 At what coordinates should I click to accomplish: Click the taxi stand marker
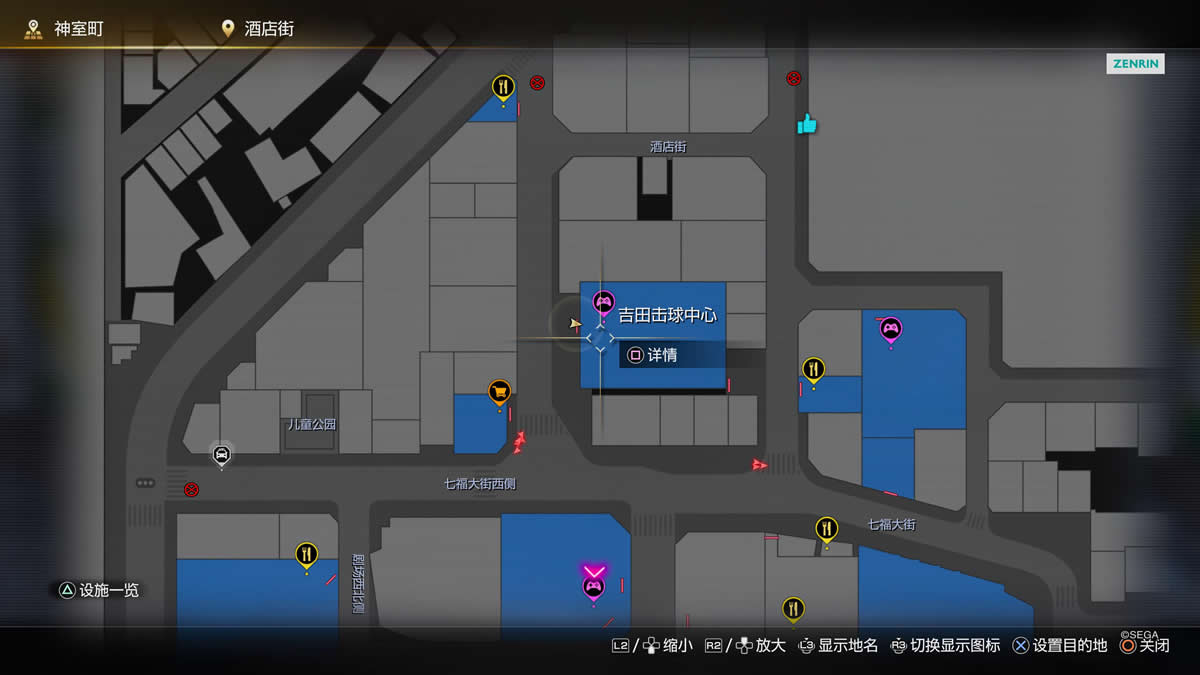click(222, 454)
